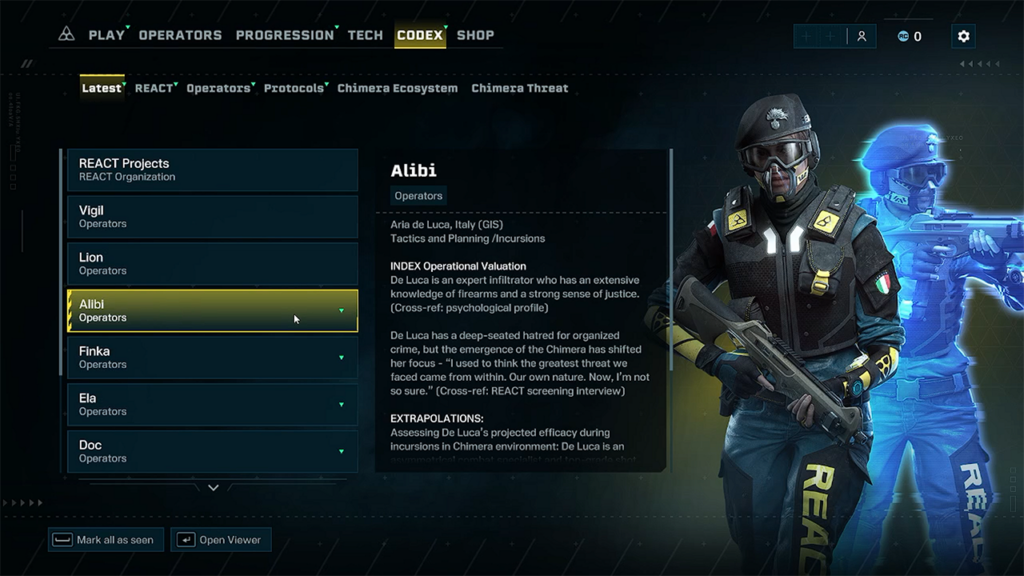Viewport: 1024px width, 576px height.
Task: Go to the PROGRESSION tab
Action: [x=284, y=35]
